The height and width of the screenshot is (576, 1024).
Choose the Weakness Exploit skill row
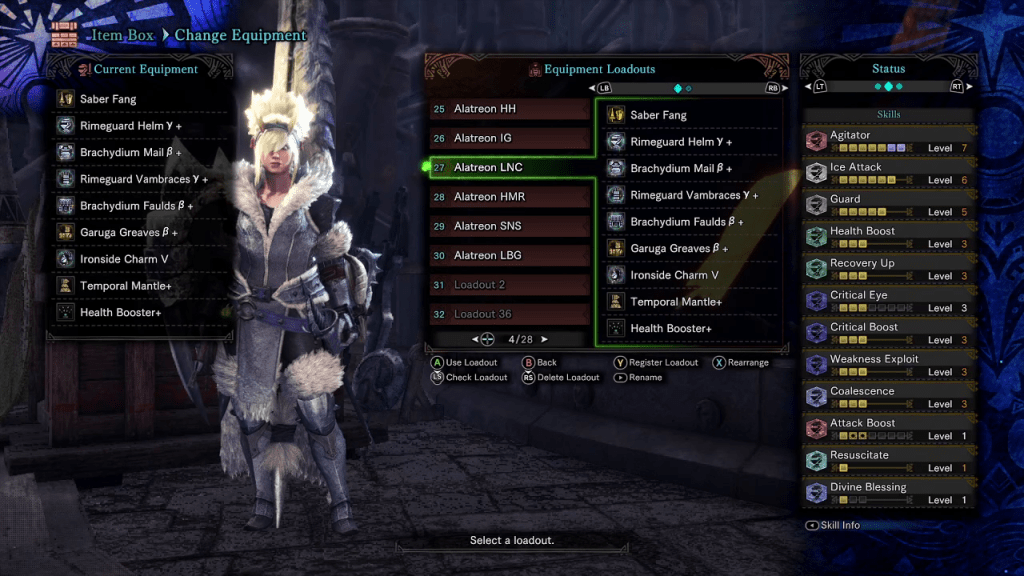click(x=888, y=365)
